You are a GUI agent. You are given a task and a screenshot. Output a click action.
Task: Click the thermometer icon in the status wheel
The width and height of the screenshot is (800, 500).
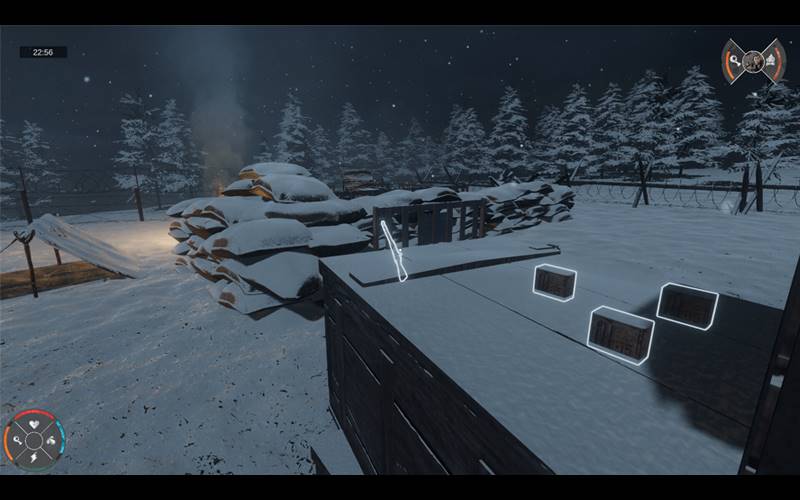pyautogui.click(x=19, y=440)
